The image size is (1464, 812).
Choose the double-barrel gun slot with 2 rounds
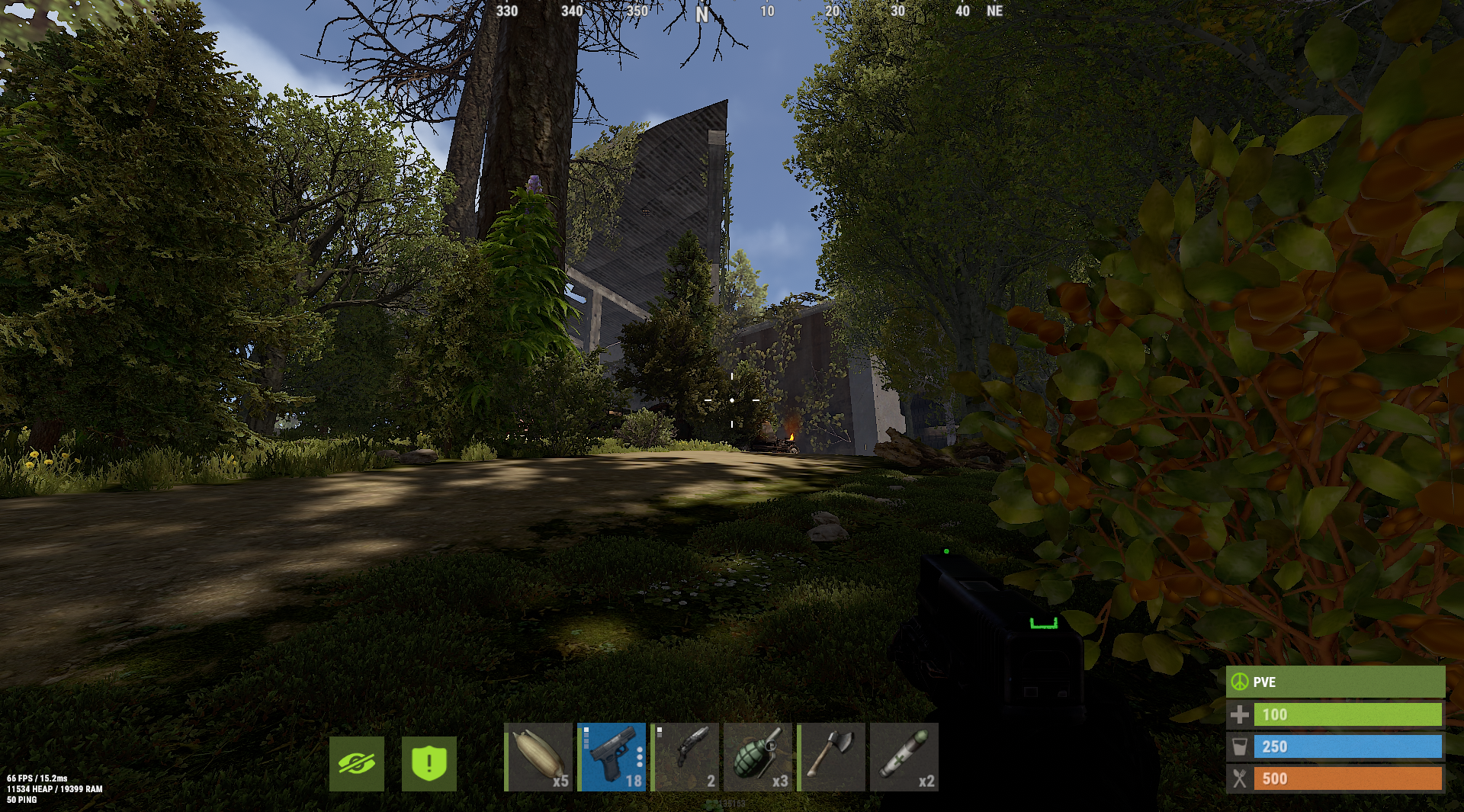click(x=685, y=757)
